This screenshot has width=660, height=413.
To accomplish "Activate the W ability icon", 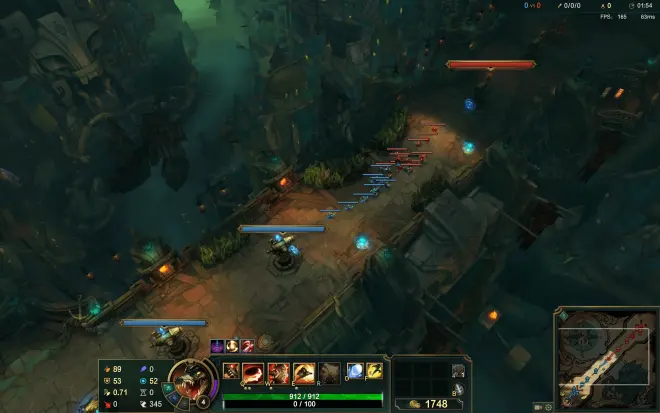I will coord(278,371).
